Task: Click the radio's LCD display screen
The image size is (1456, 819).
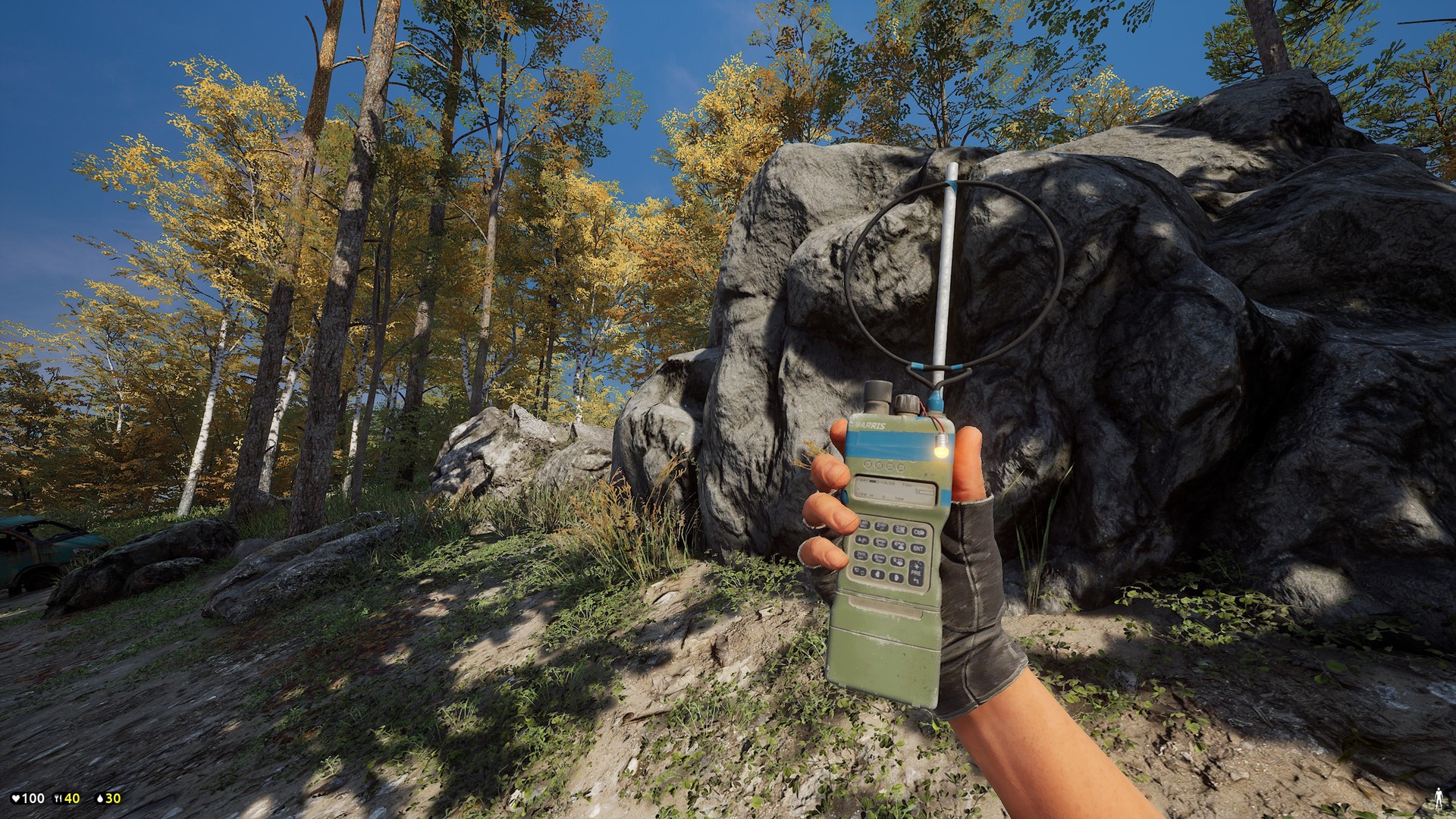Action: pyautogui.click(x=895, y=489)
